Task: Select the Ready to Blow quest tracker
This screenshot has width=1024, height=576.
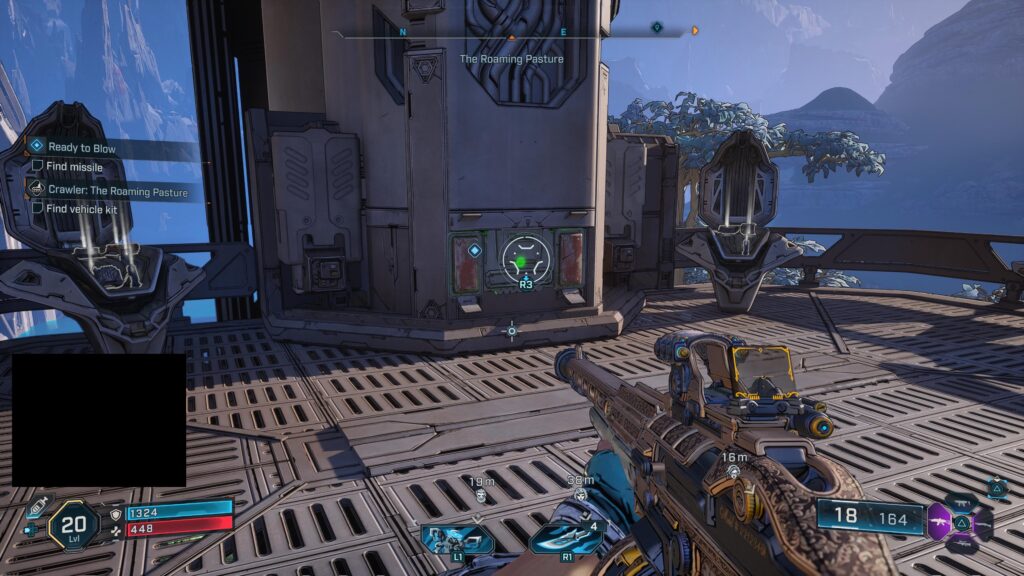Action: coord(80,148)
